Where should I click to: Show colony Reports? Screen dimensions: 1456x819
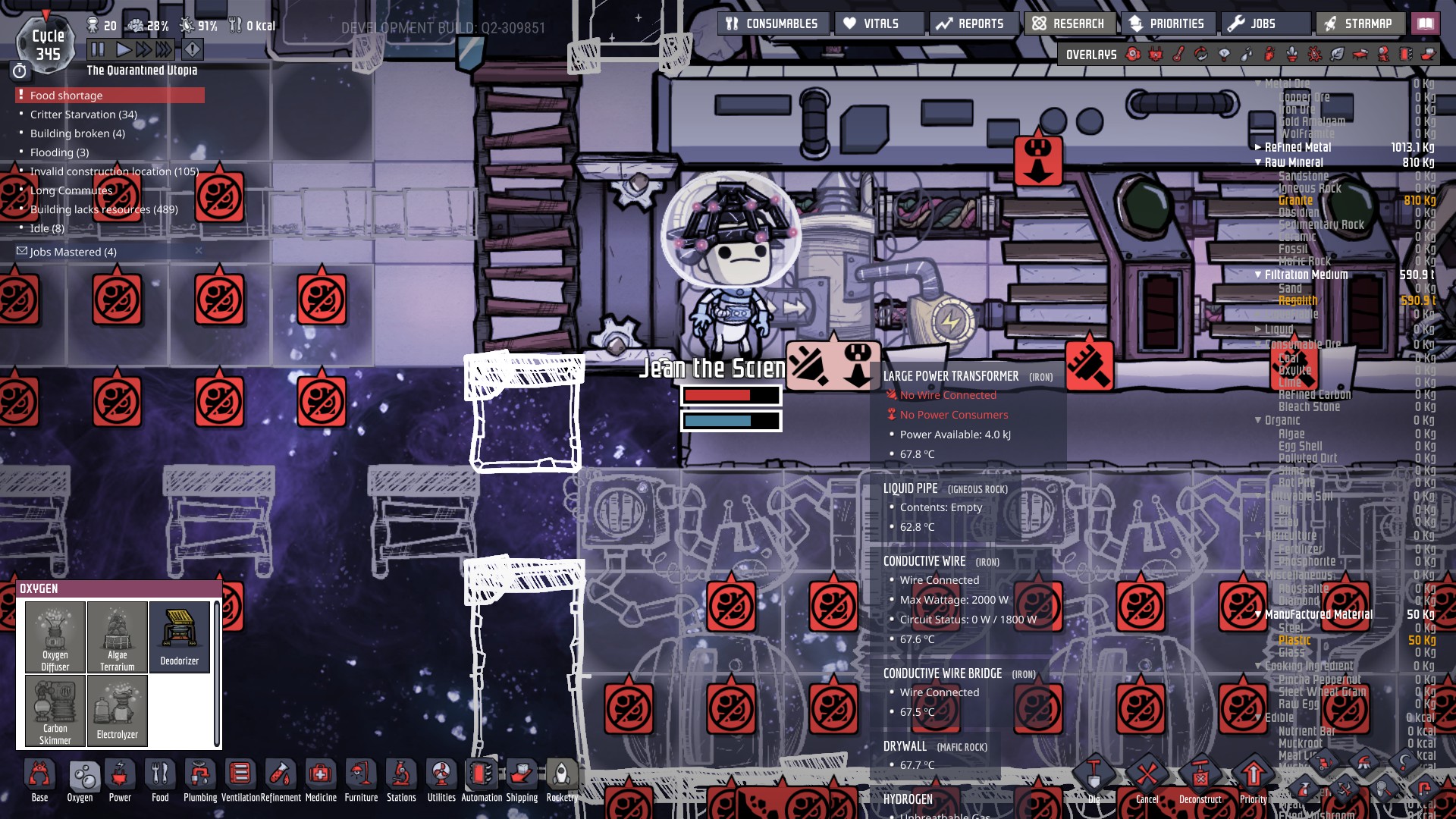pyautogui.click(x=972, y=24)
